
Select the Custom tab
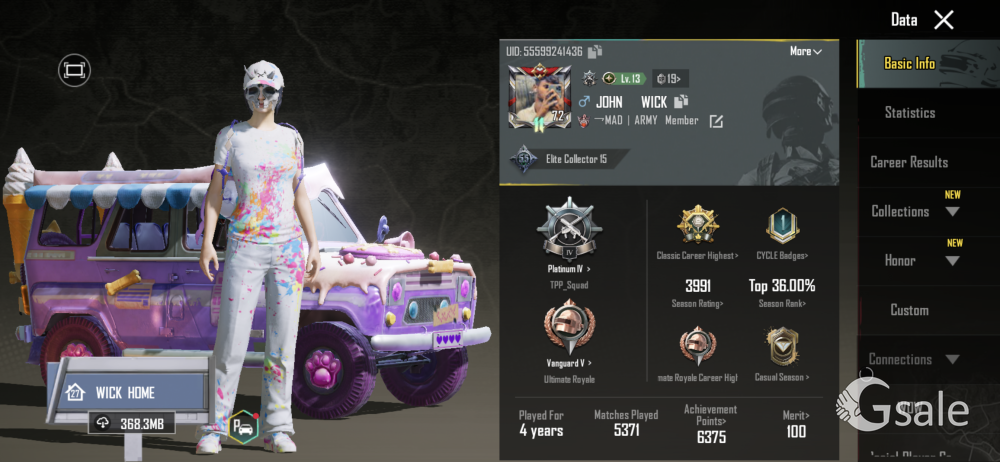(909, 310)
